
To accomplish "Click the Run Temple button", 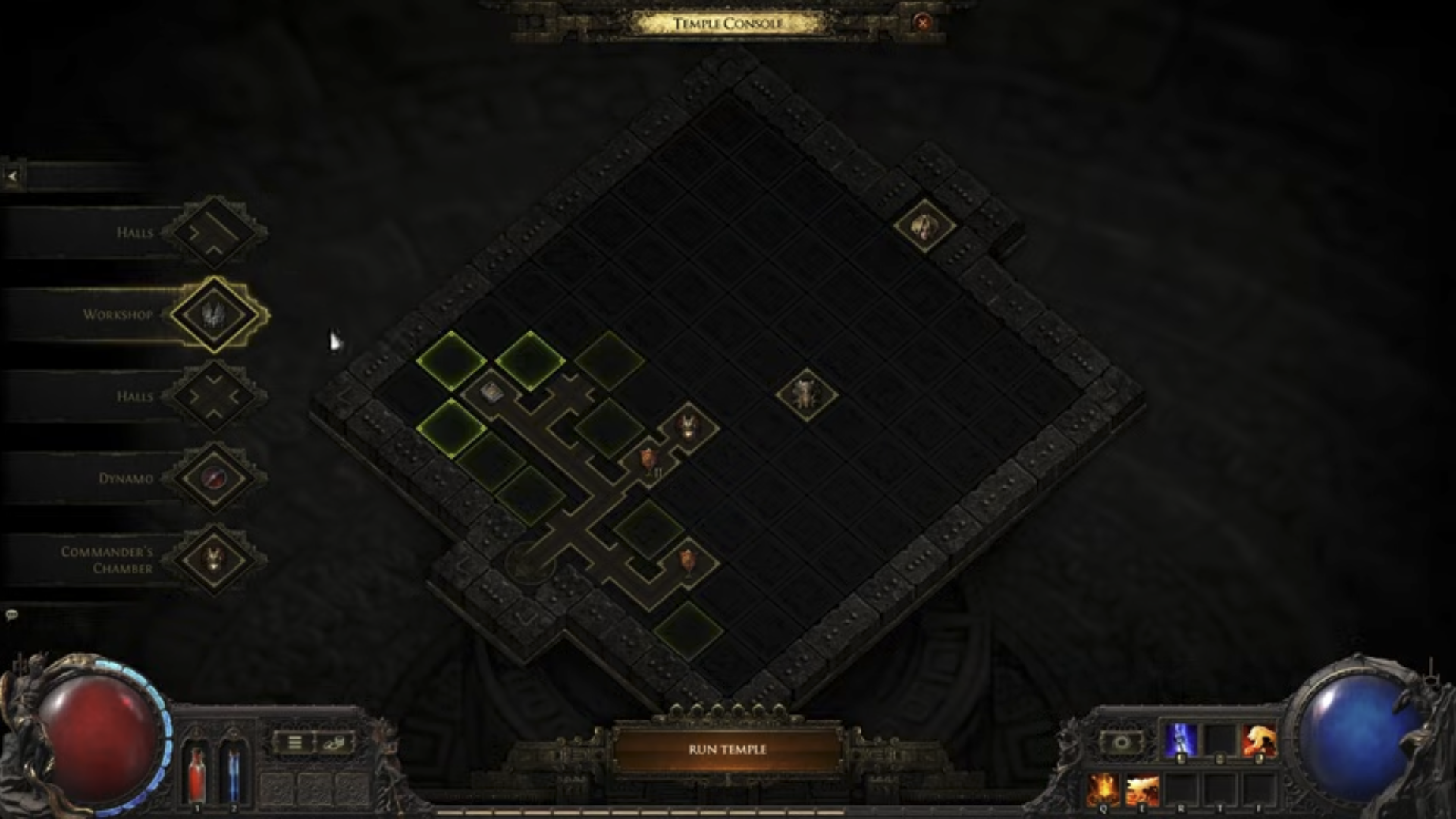I will 727,749.
